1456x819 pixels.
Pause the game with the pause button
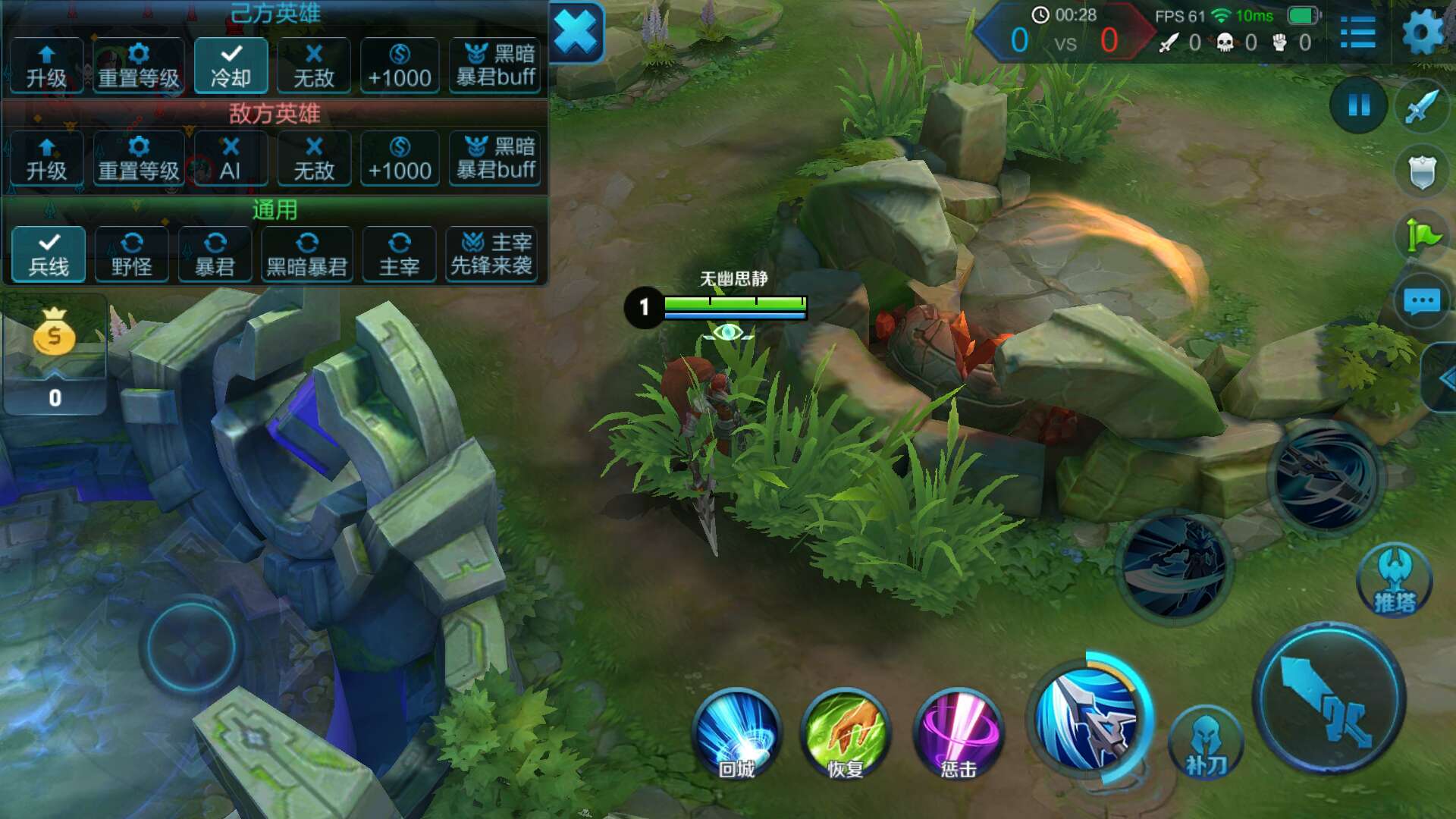coord(1359,105)
